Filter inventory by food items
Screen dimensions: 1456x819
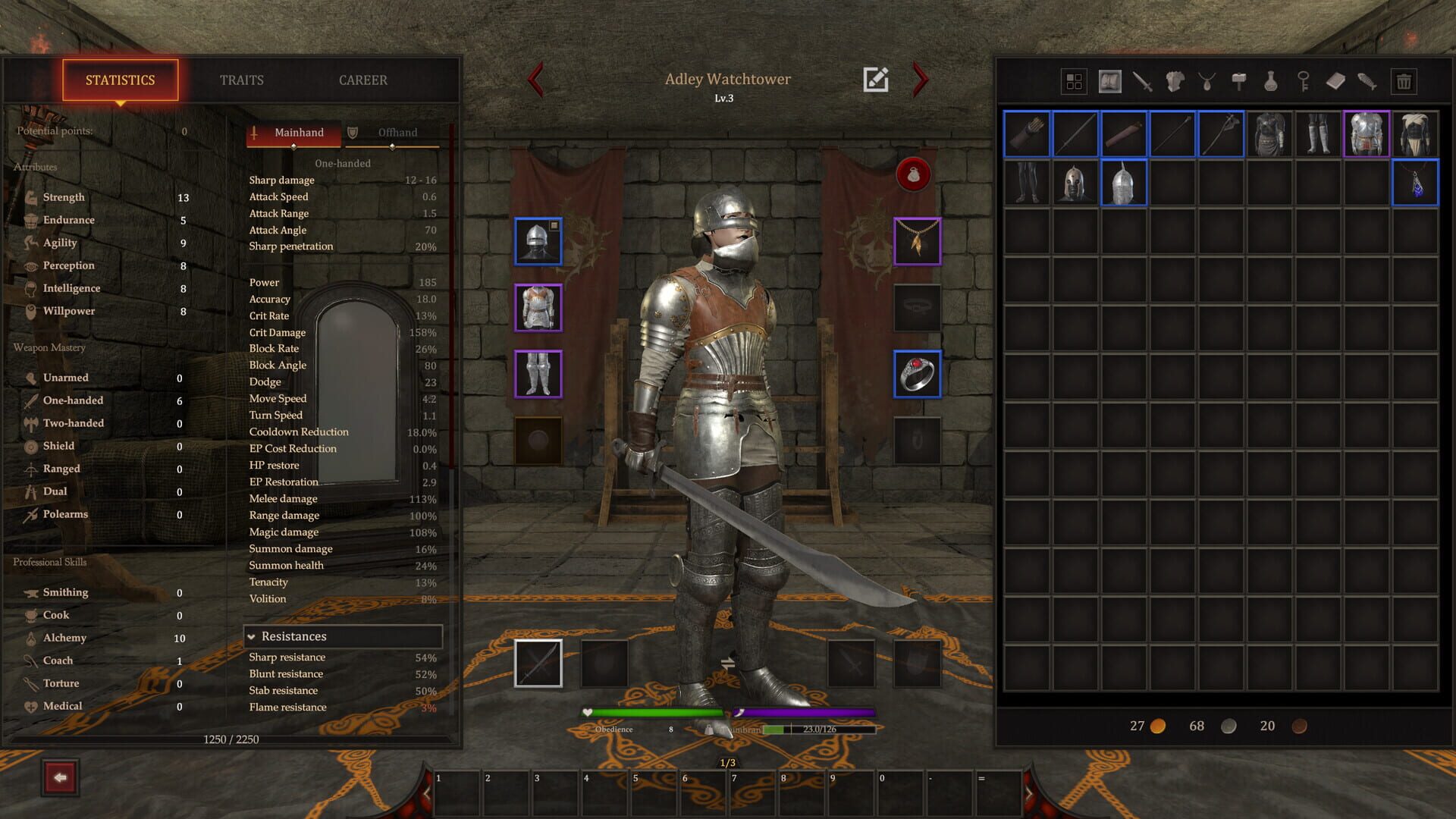(1367, 81)
